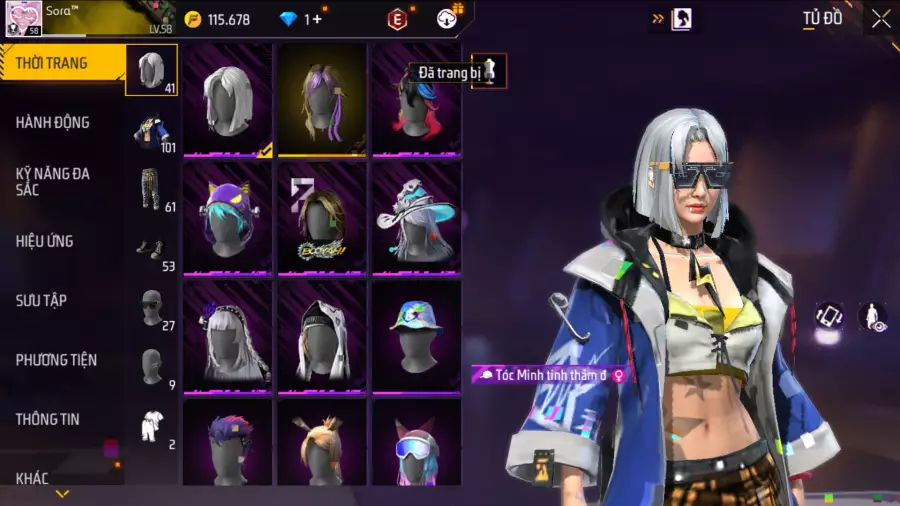Screen dimensions: 900x506
Task: Show the Thông Tin section
Action: [x=47, y=419]
